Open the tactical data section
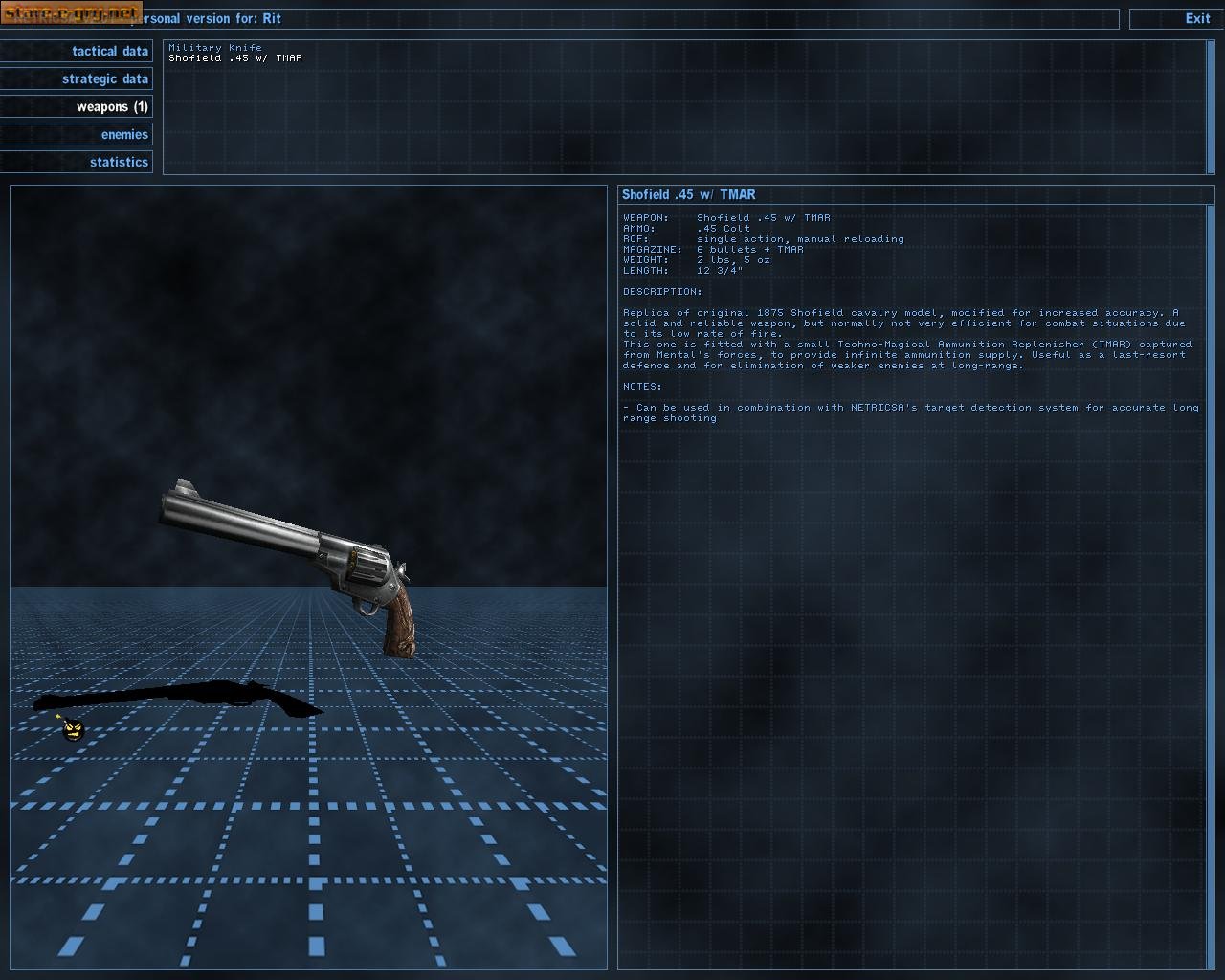1225x980 pixels. click(108, 51)
